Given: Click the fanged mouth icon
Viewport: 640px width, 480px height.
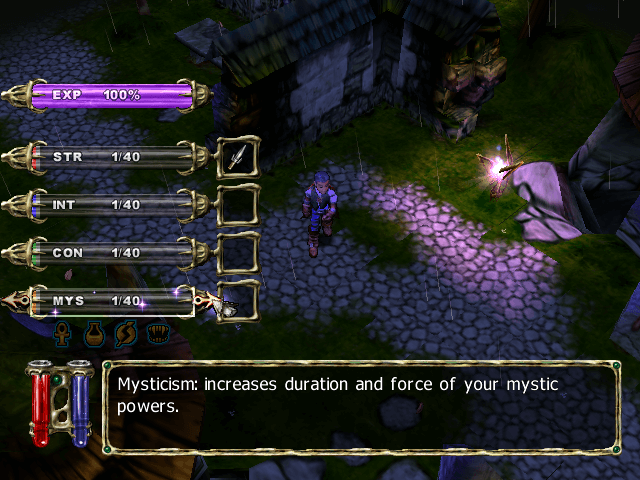Looking at the screenshot, I should [155, 332].
